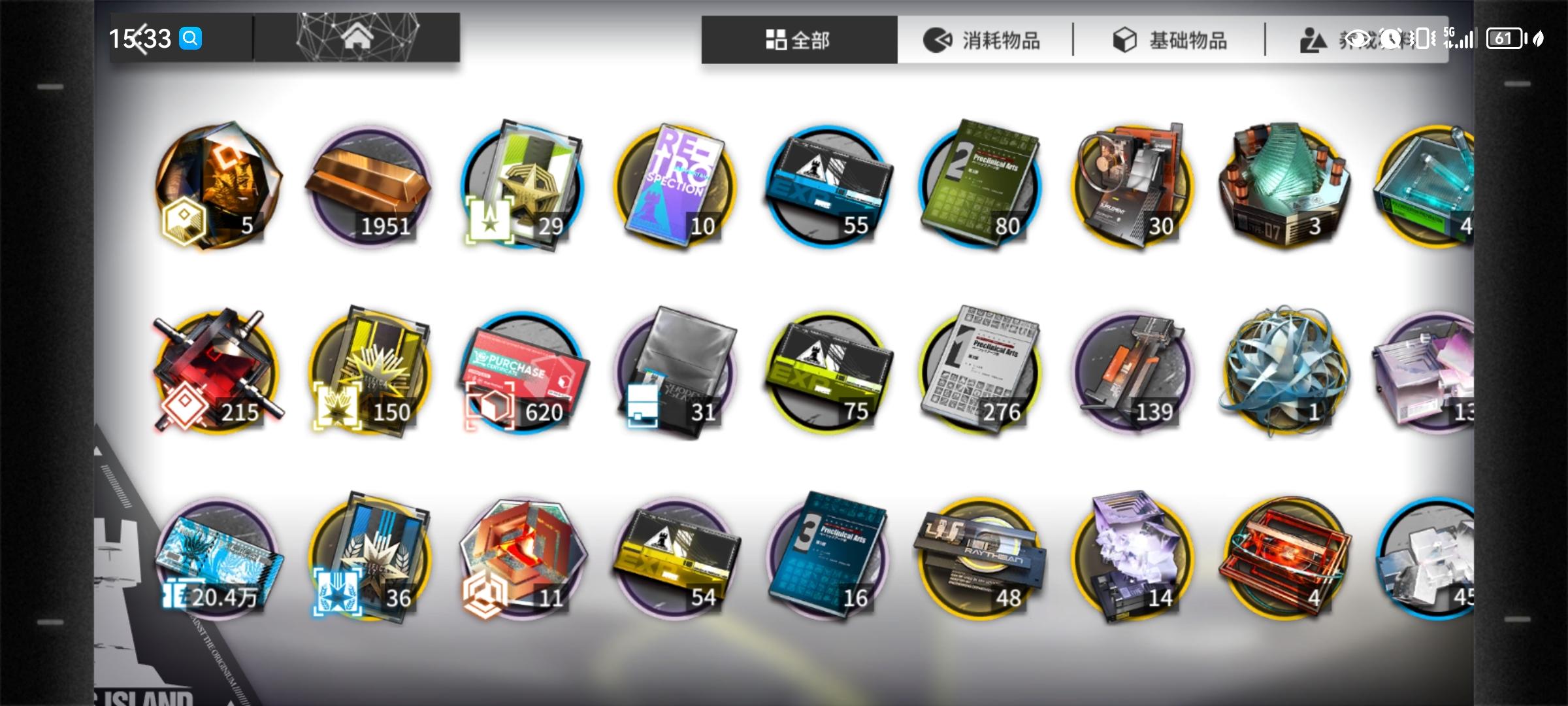Viewport: 1568px width, 706px height.
Task: Open the 基础物品 tab
Action: pyautogui.click(x=1173, y=39)
